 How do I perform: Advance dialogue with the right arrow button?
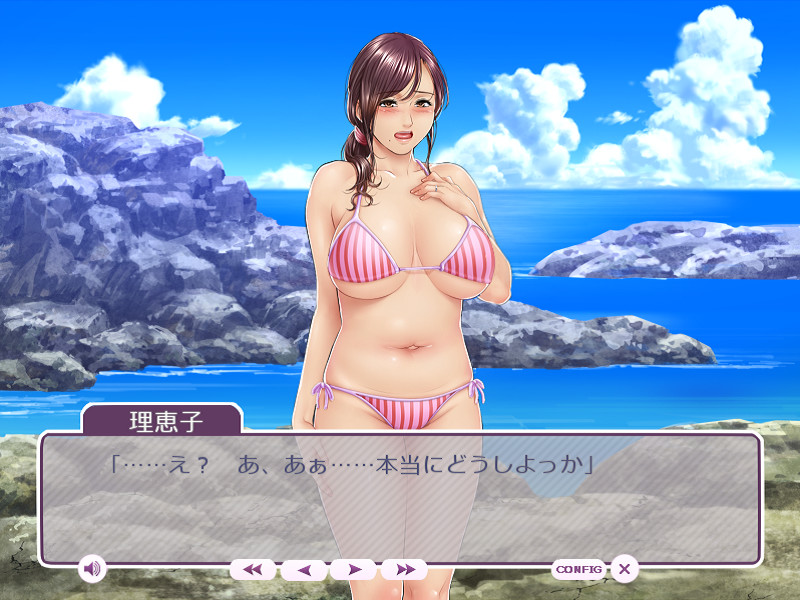point(354,569)
